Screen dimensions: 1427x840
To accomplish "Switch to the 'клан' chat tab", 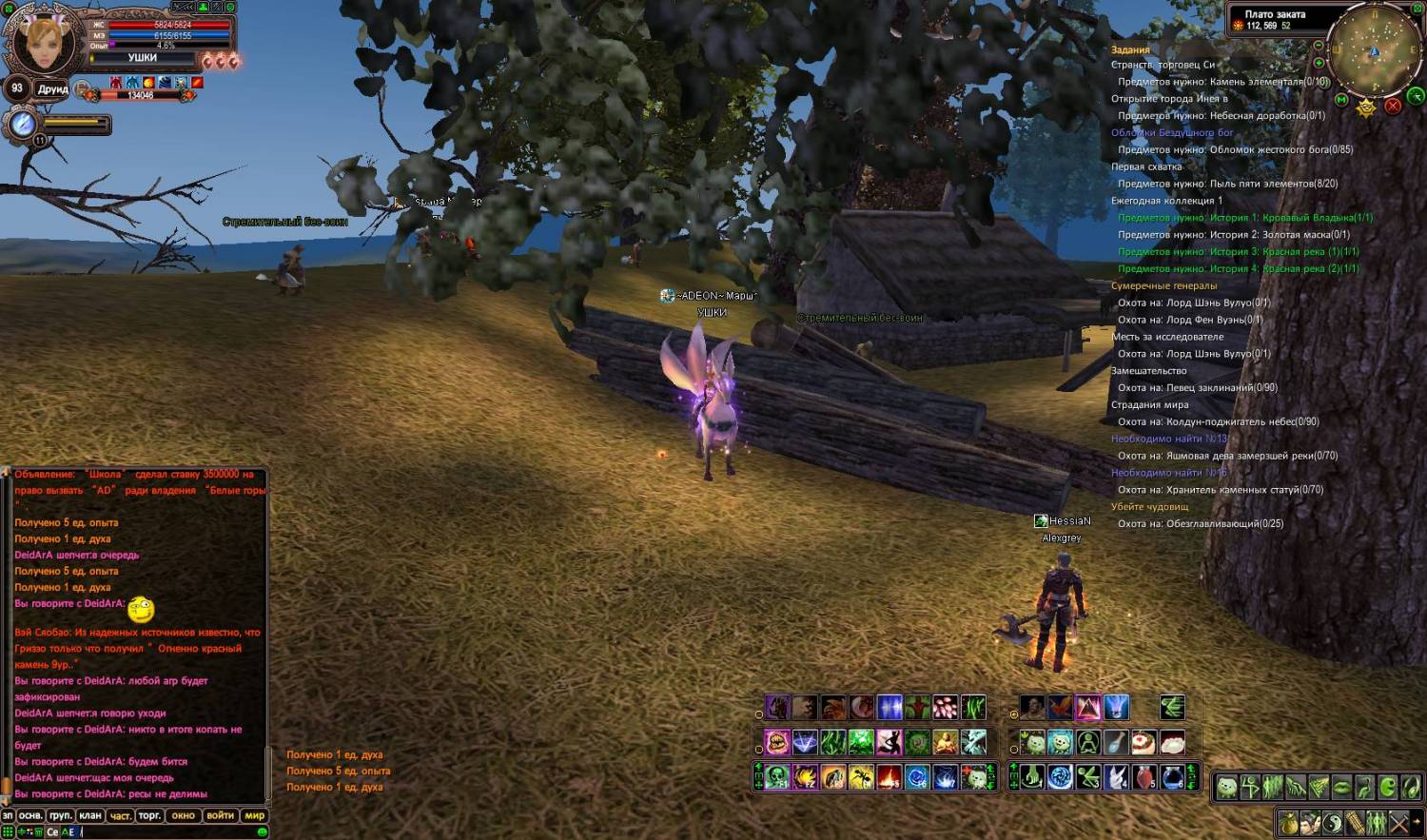I will tap(90, 815).
